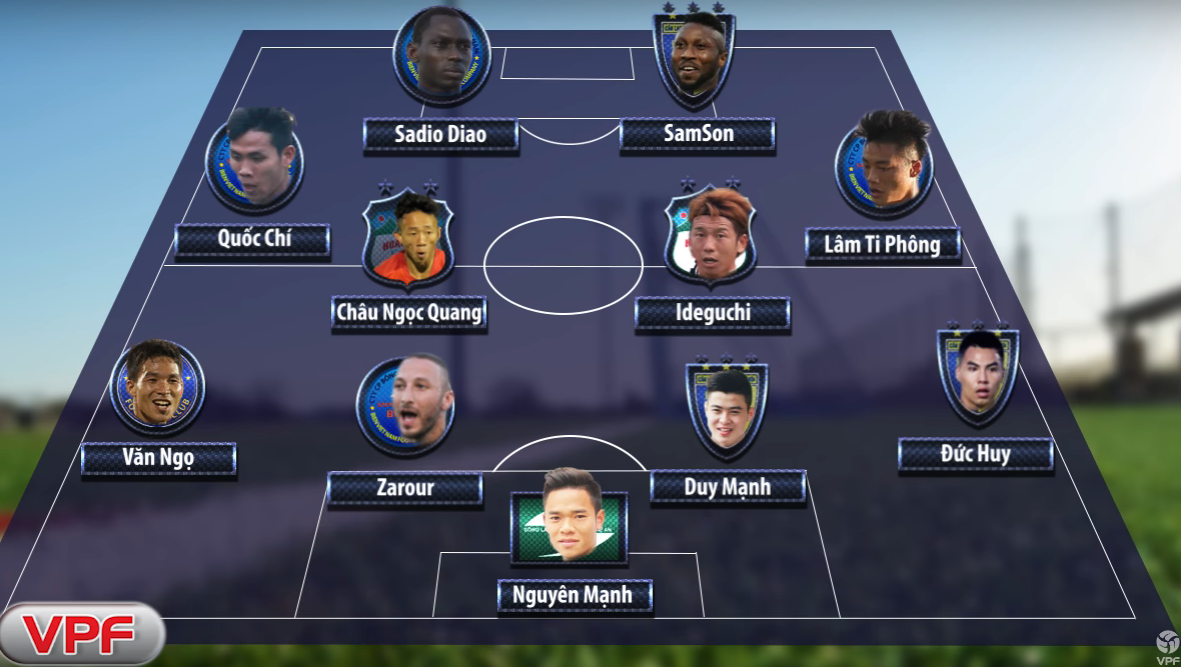This screenshot has height=667, width=1181.
Task: Select Châu Ngọc Quang's player portrait
Action: coord(407,239)
